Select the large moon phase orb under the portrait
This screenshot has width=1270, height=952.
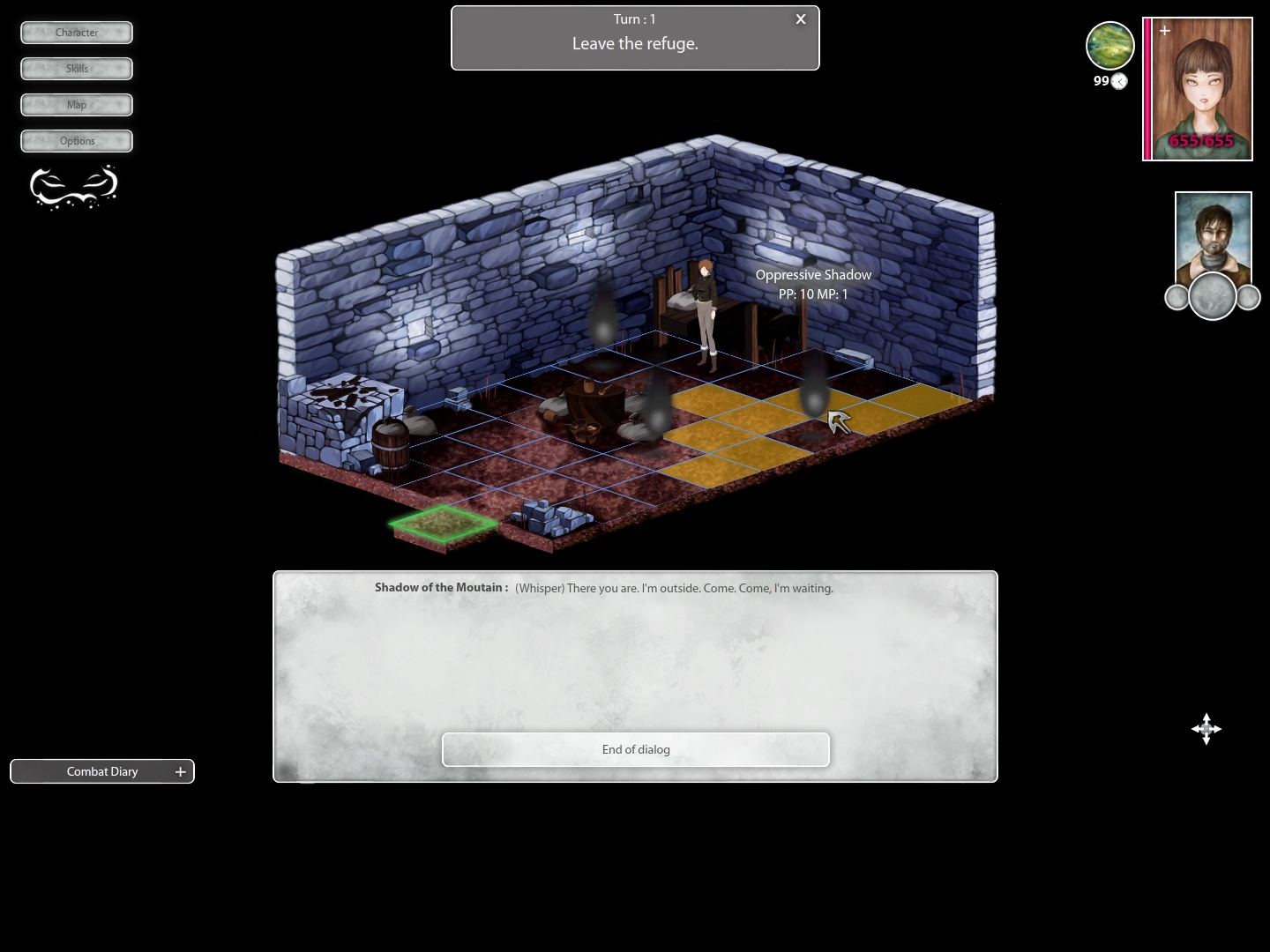pos(1212,296)
